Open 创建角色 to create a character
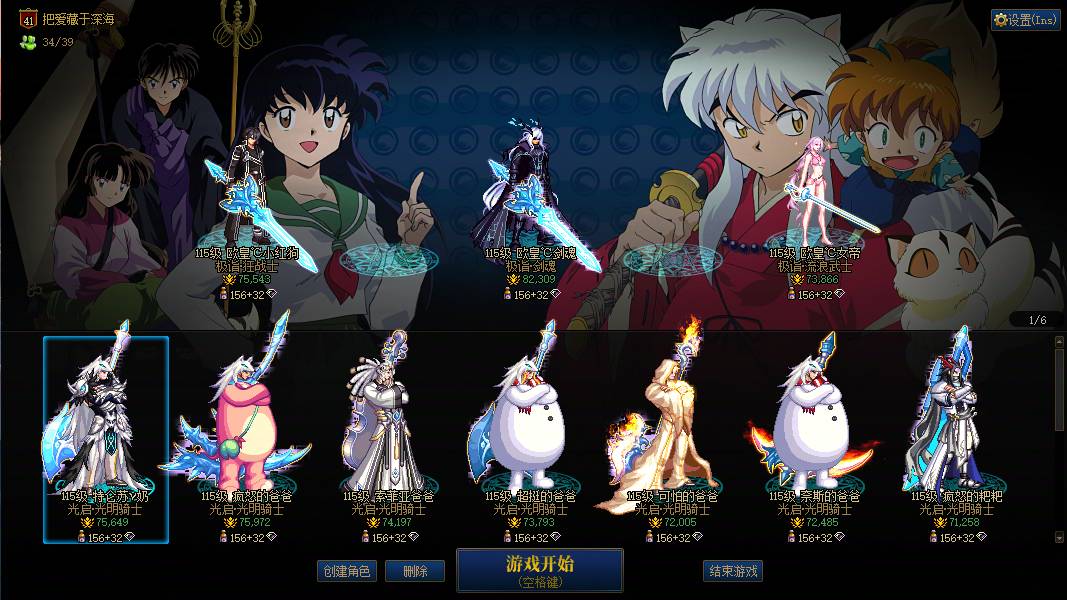Screen dimensions: 1067x600 (347, 571)
